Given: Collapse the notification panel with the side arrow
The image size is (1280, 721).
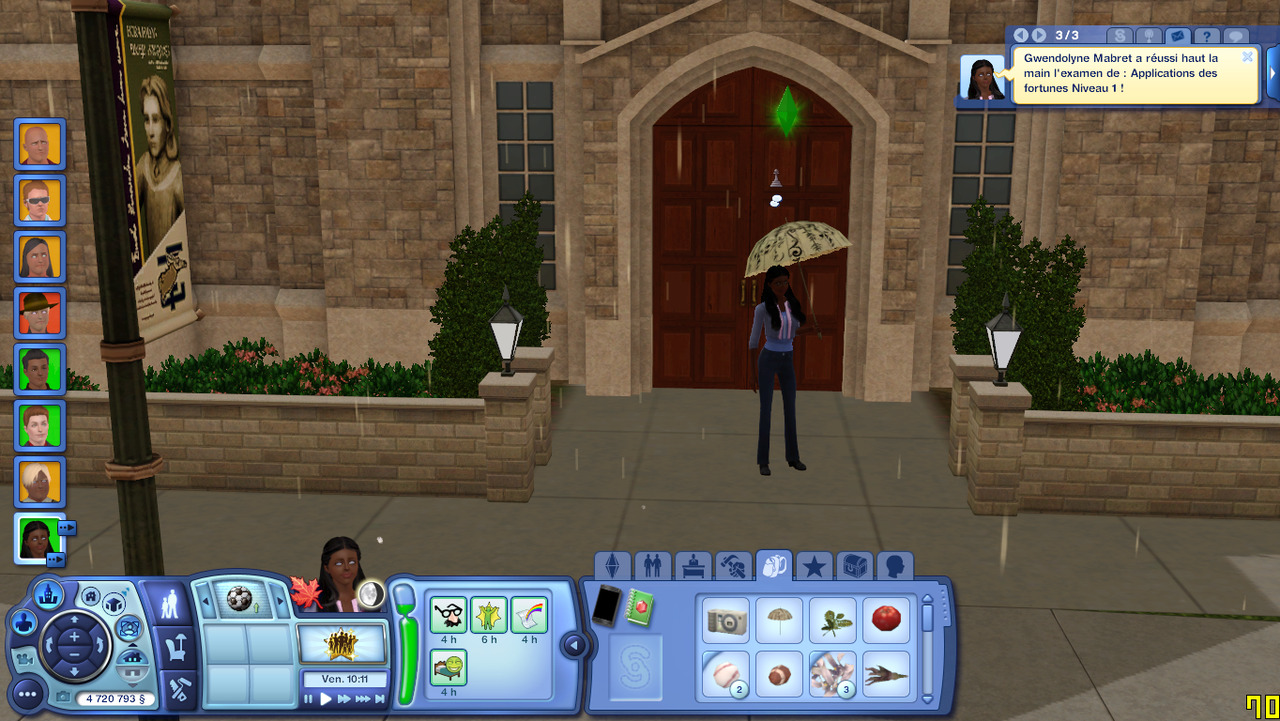Looking at the screenshot, I should 1273,74.
